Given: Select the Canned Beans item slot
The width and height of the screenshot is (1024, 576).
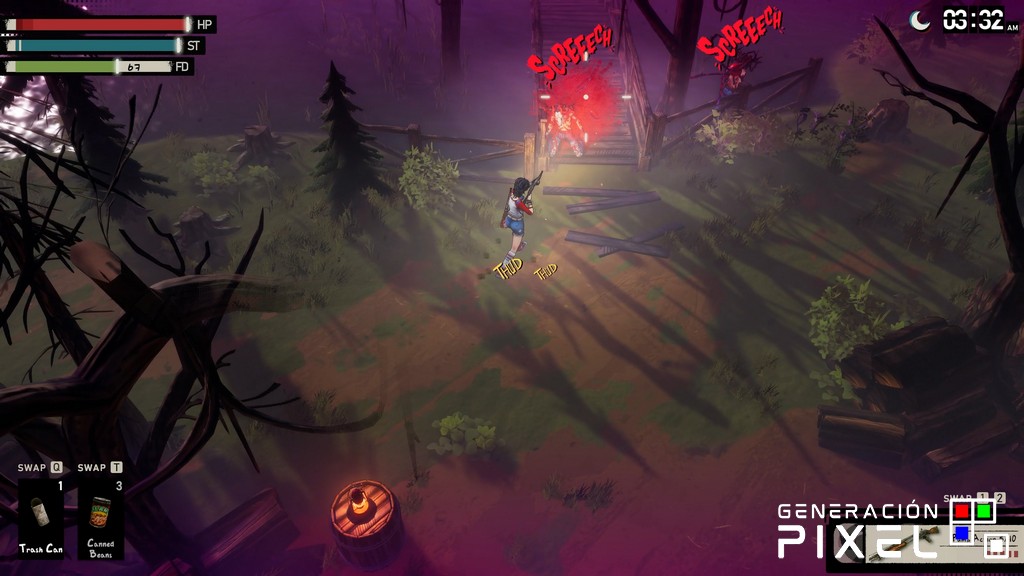Looking at the screenshot, I should point(101,518).
